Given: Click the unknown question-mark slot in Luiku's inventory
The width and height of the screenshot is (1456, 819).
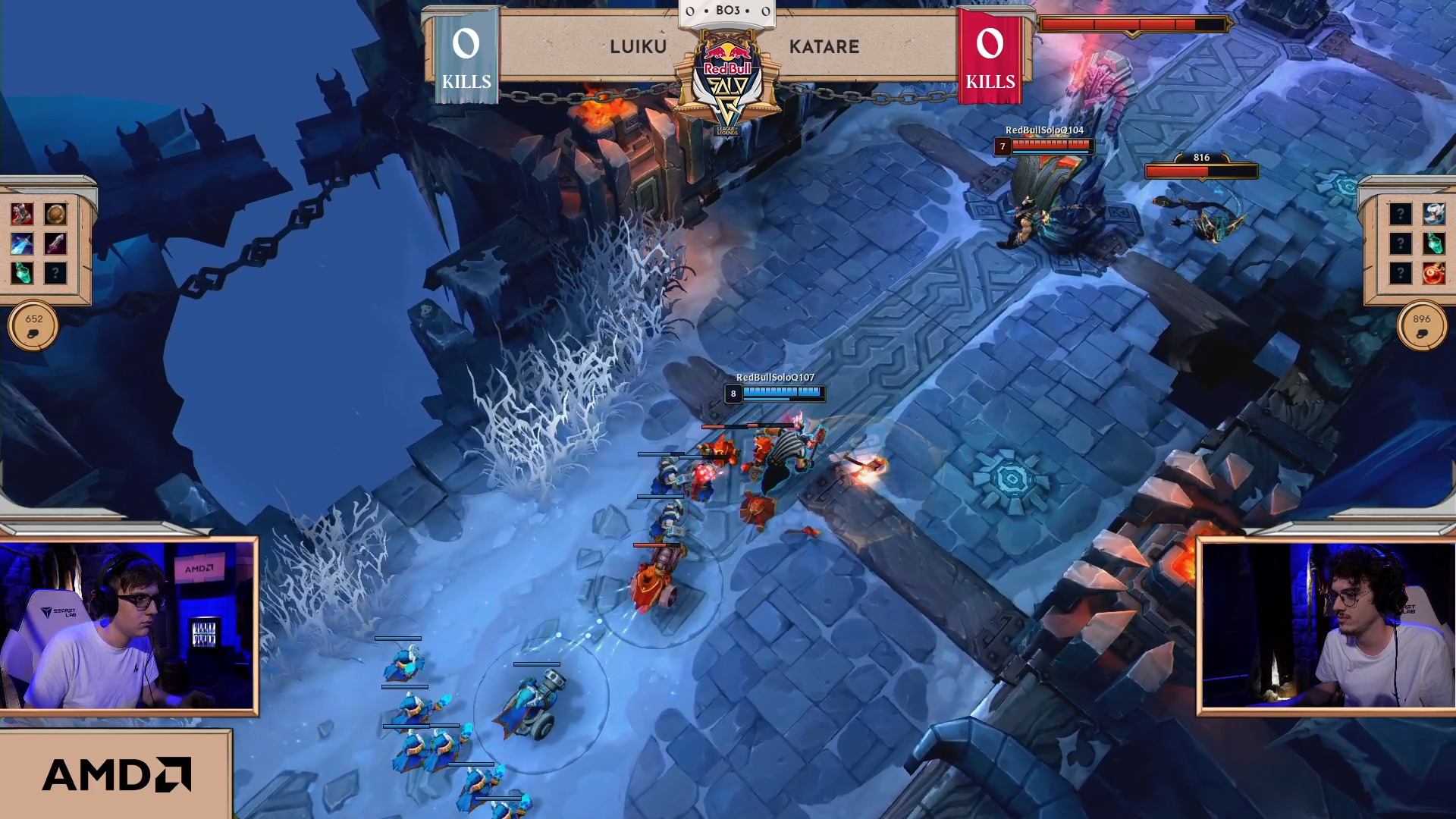Looking at the screenshot, I should 55,272.
